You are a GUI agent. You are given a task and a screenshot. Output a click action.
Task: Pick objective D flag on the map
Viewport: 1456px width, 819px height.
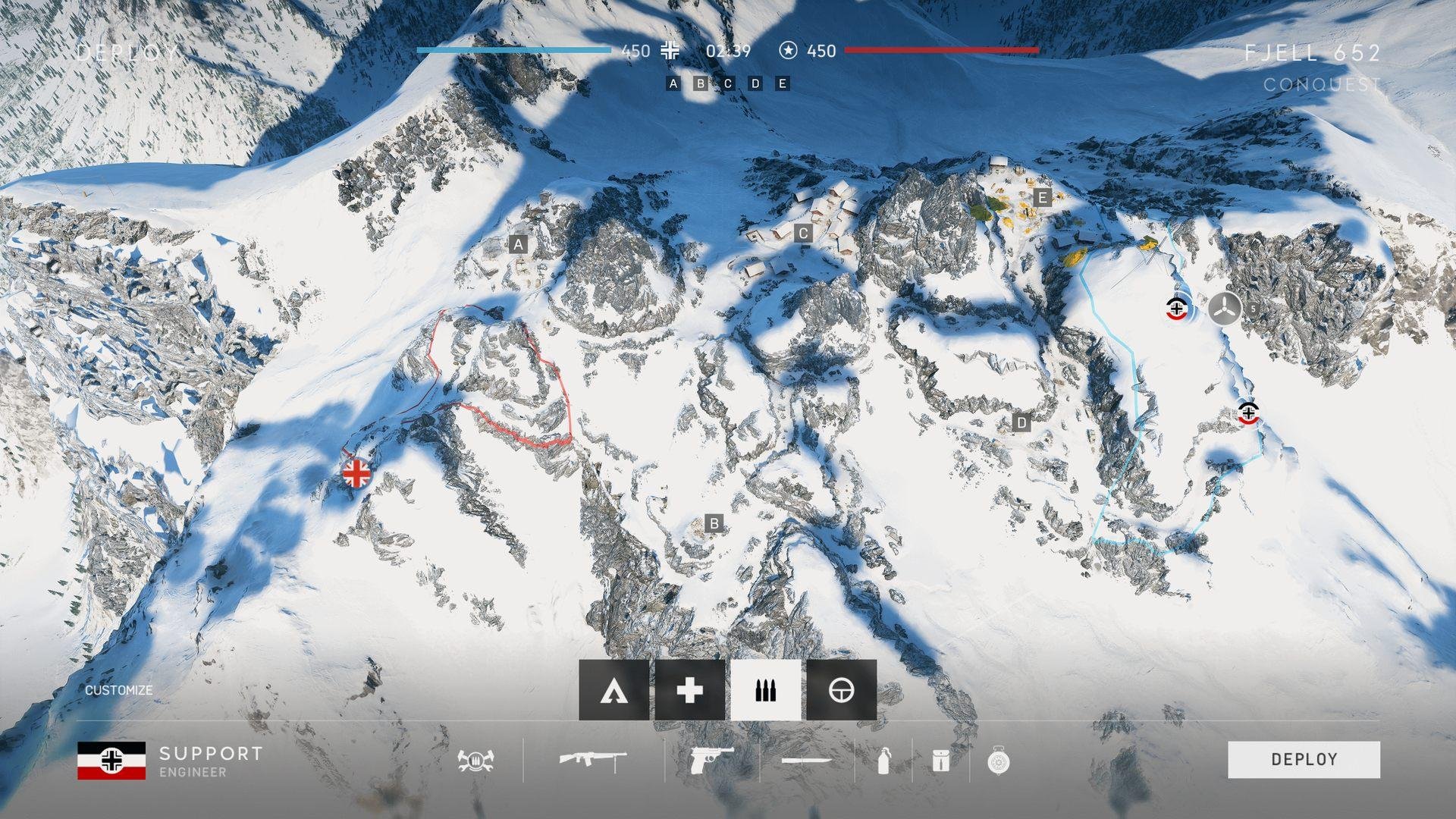[1021, 422]
